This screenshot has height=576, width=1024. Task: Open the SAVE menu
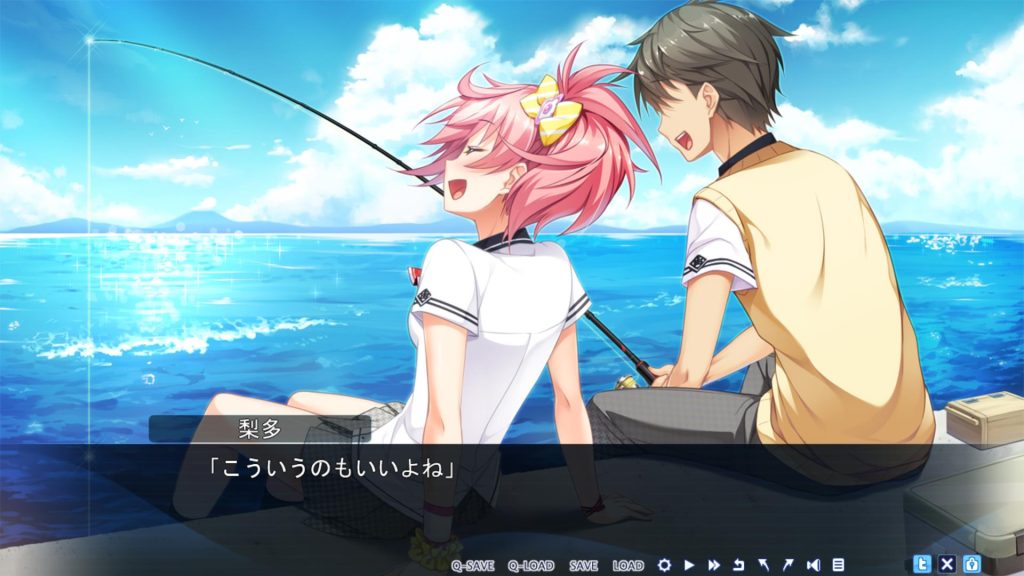coord(582,565)
